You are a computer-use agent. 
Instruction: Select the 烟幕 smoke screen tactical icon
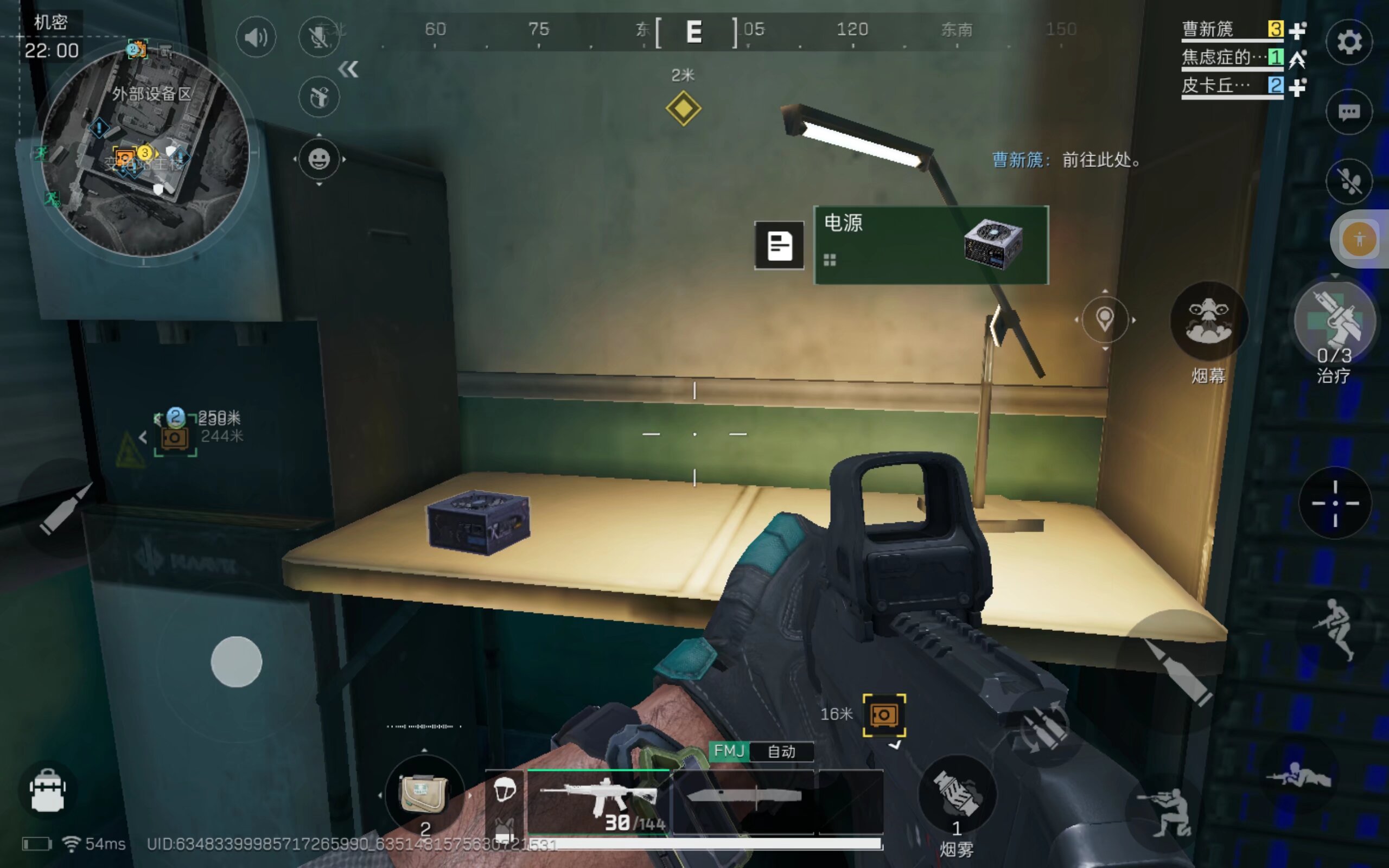[1209, 323]
